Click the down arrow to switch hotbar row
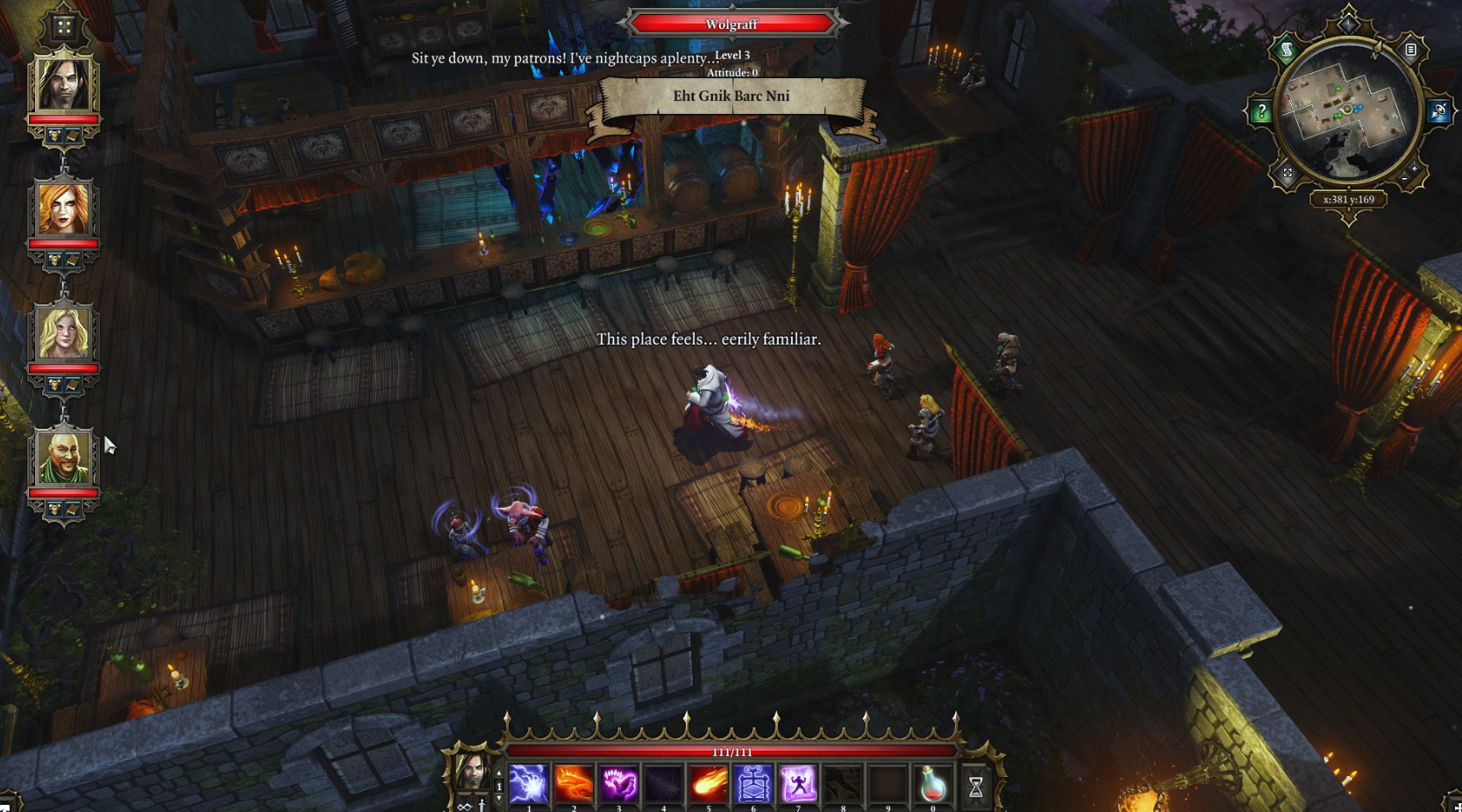 coord(501,796)
